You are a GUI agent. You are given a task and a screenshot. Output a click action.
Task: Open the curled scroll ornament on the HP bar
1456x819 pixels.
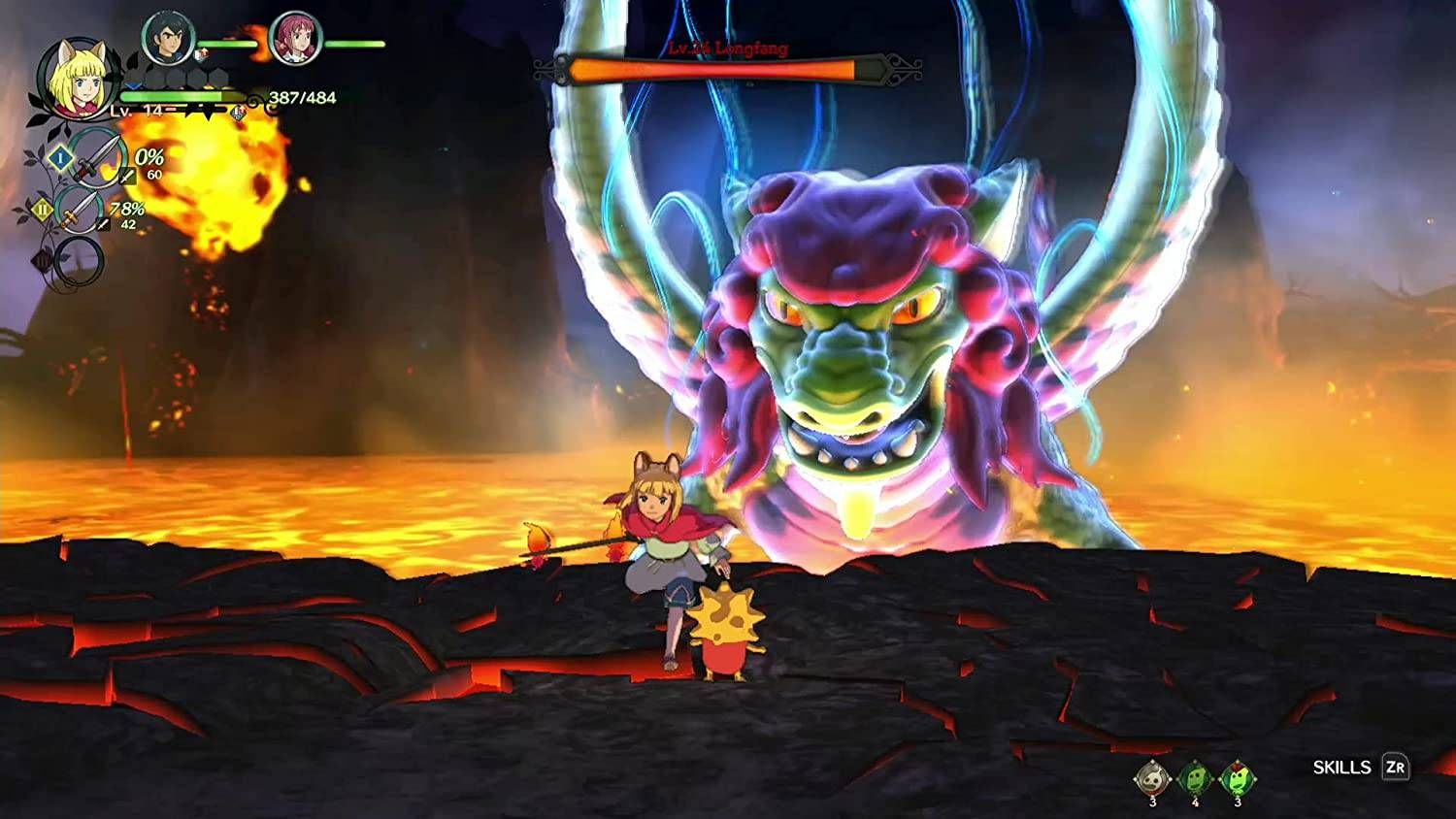[253, 100]
